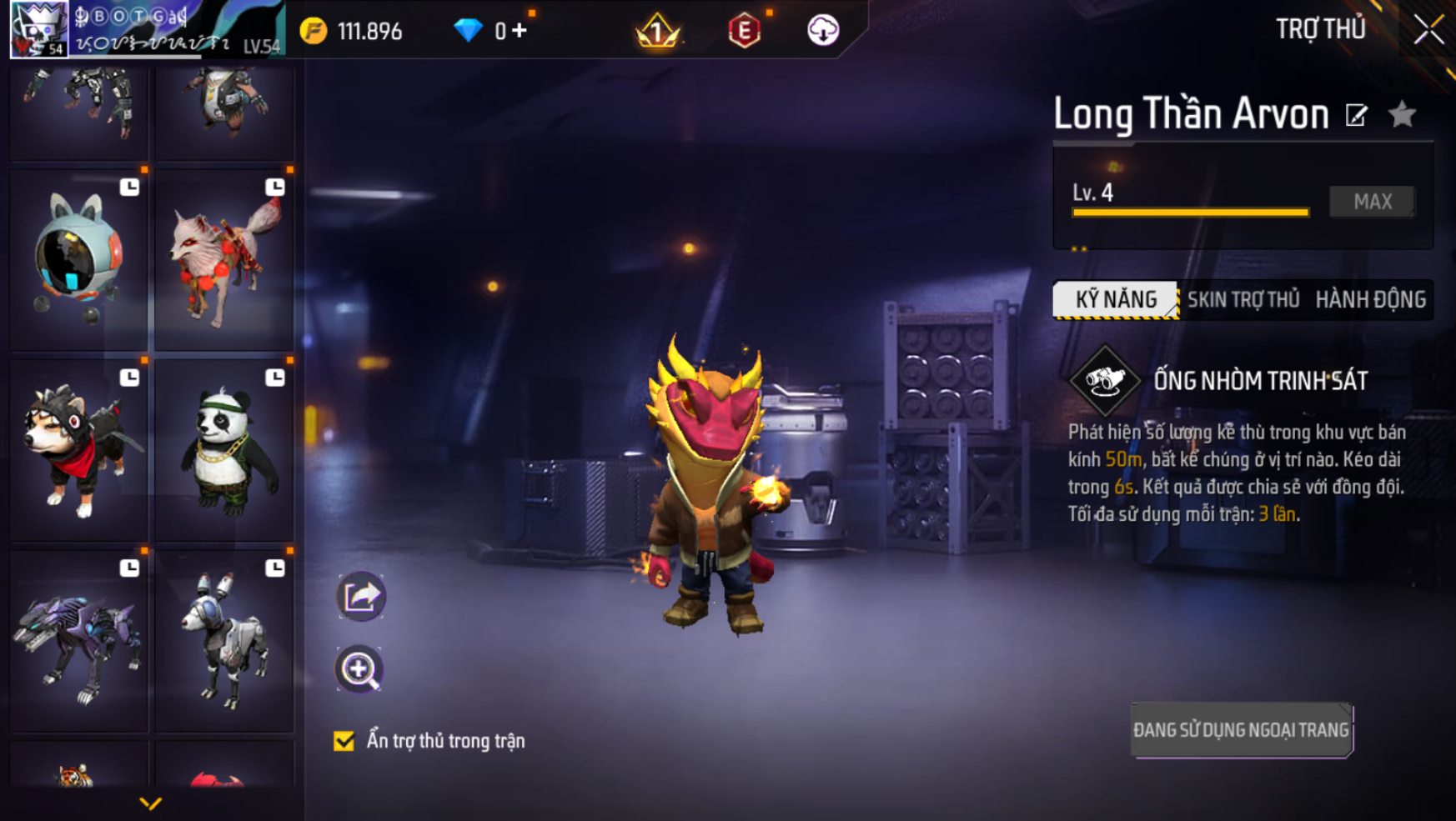The width and height of the screenshot is (1456, 821).
Task: Select the KỸ NĂNG tab
Action: coord(1116,300)
